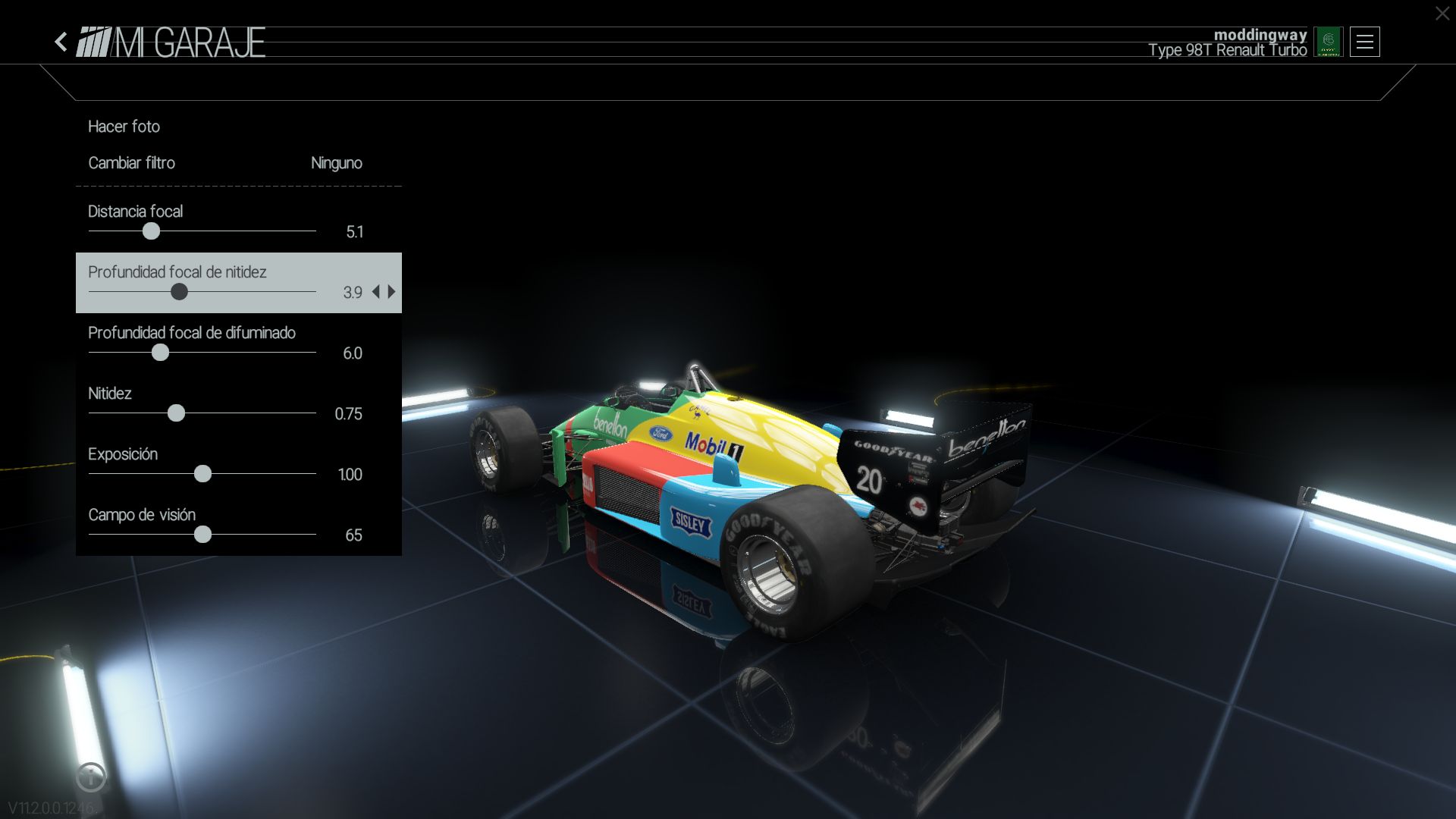Open the hamburger menu button
This screenshot has height=819, width=1456.
pos(1364,42)
